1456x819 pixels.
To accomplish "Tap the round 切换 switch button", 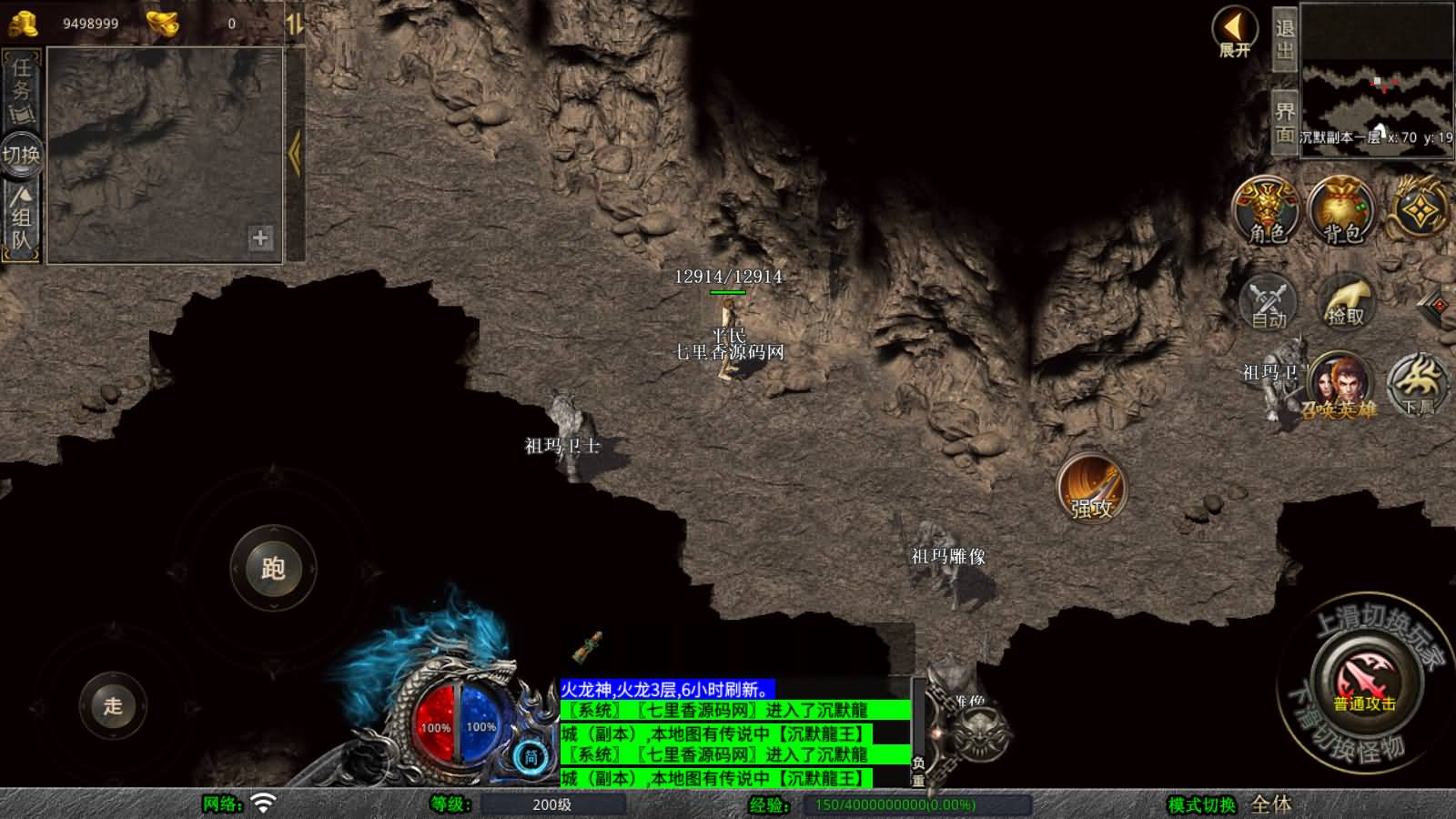I will [x=21, y=155].
